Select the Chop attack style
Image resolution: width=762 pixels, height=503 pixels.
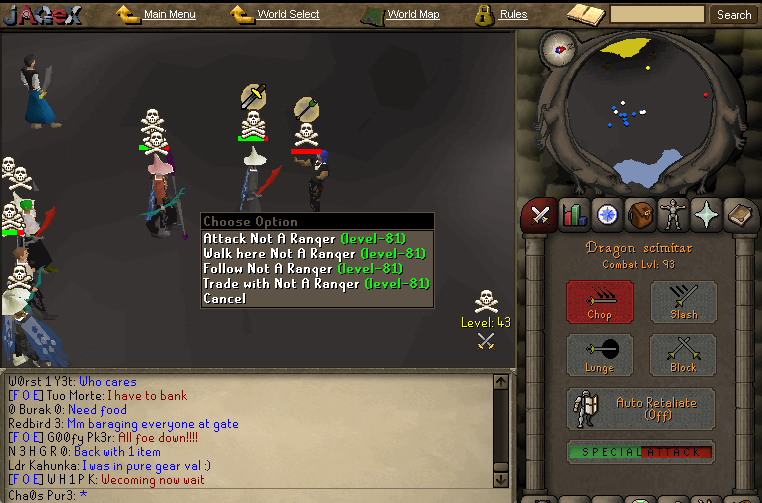click(599, 302)
